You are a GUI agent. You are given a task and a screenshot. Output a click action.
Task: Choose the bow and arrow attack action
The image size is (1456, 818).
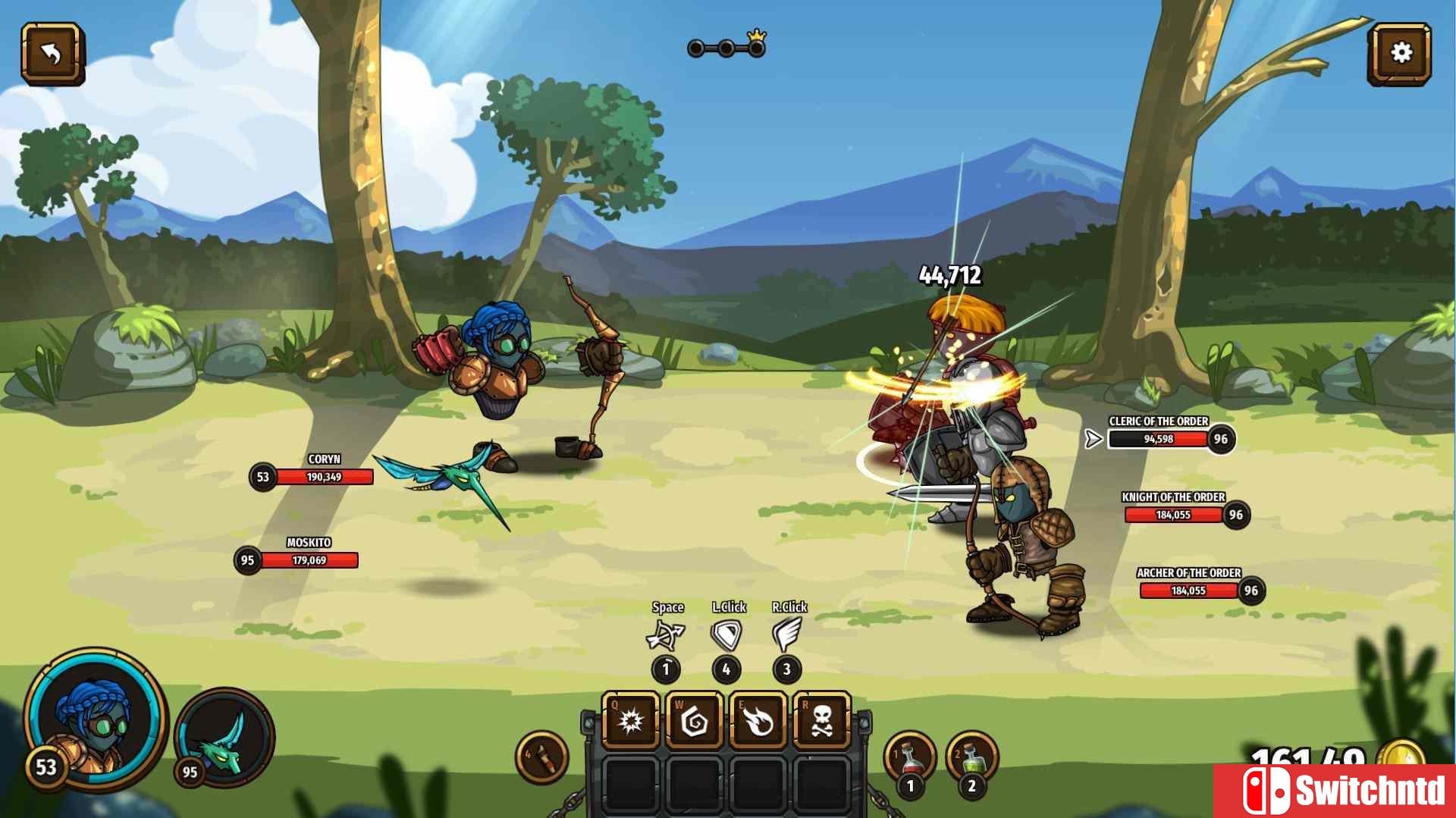coord(666,635)
